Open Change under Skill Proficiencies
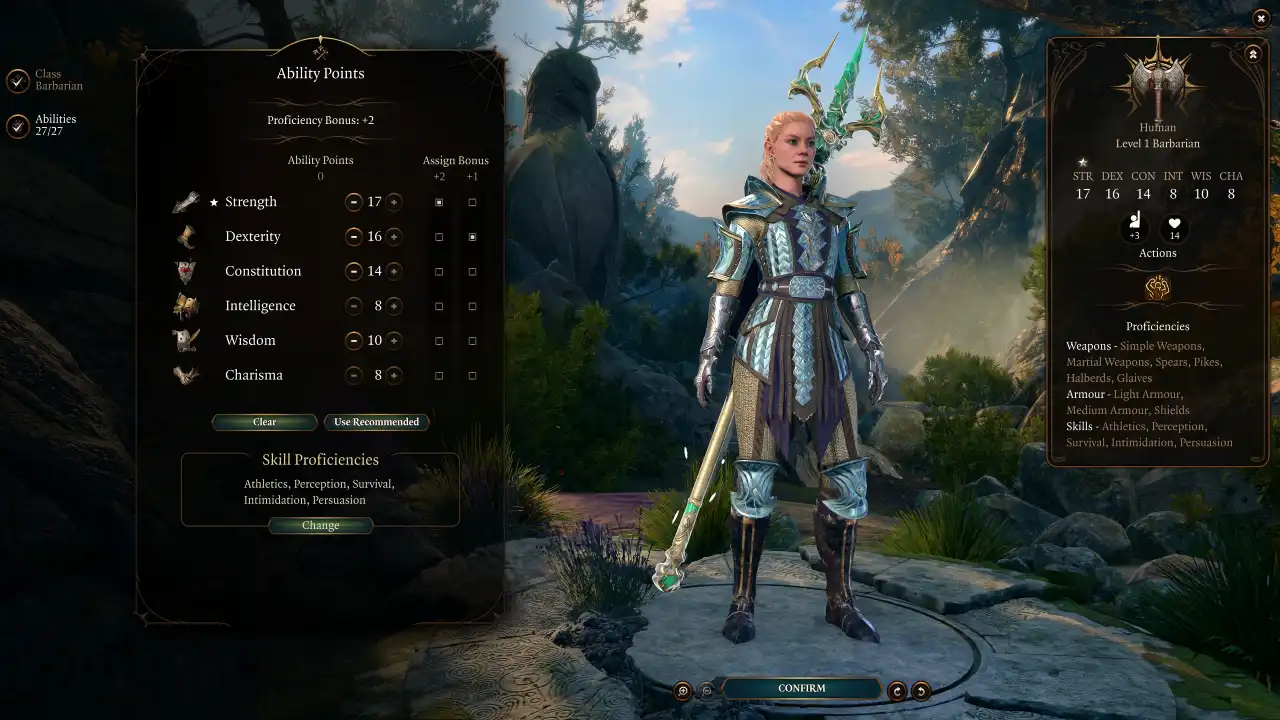1280x720 pixels. (x=320, y=525)
